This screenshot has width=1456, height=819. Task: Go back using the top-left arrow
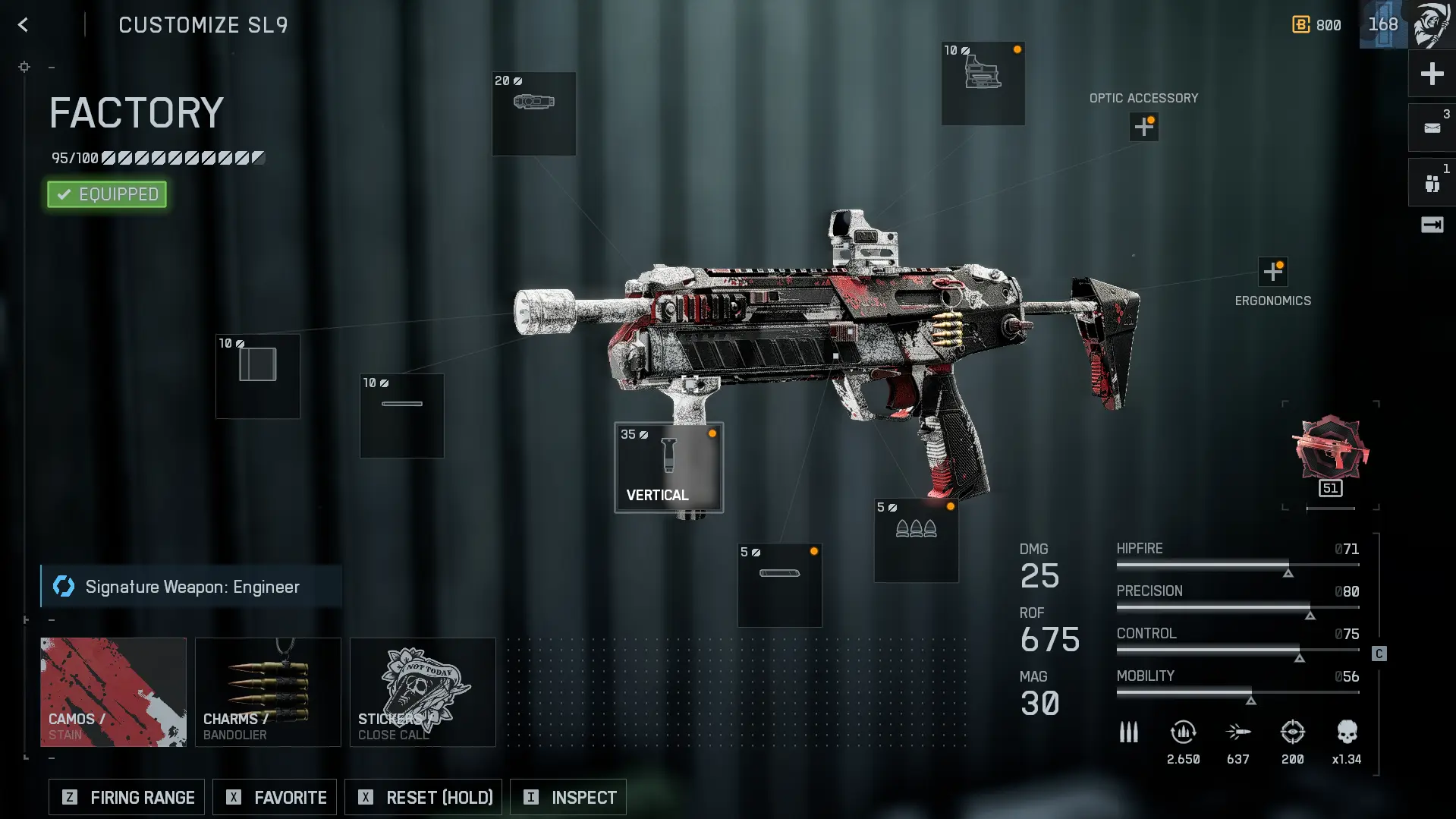coord(24,25)
